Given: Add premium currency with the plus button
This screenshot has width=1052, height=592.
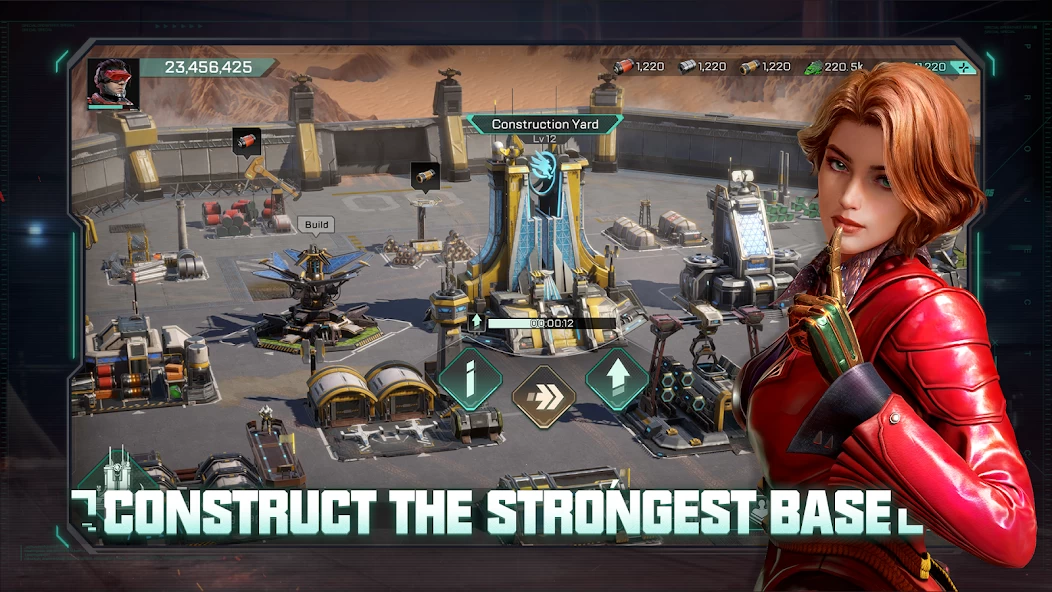Looking at the screenshot, I should [x=962, y=67].
